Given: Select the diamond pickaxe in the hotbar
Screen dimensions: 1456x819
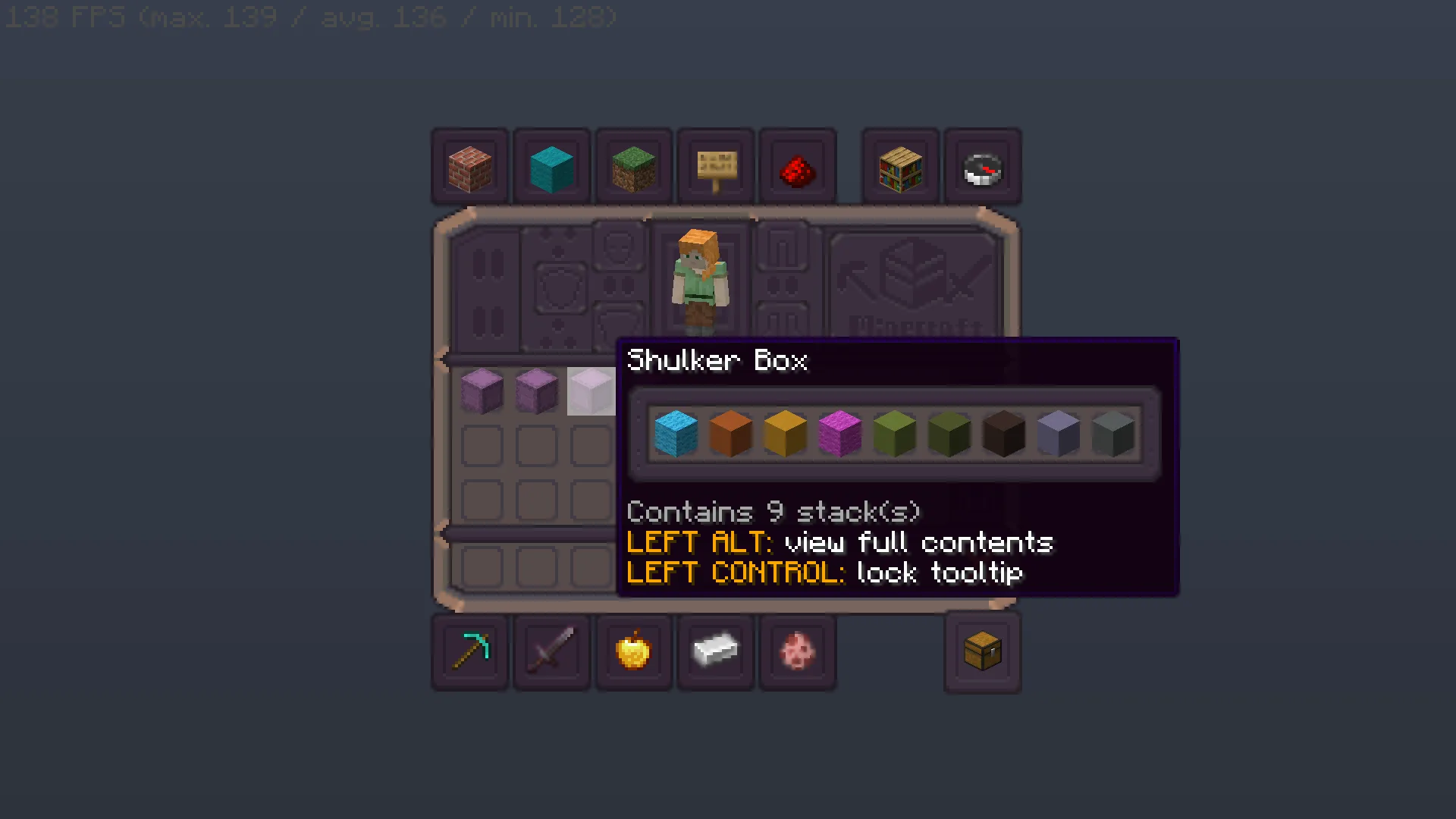Looking at the screenshot, I should tap(469, 652).
